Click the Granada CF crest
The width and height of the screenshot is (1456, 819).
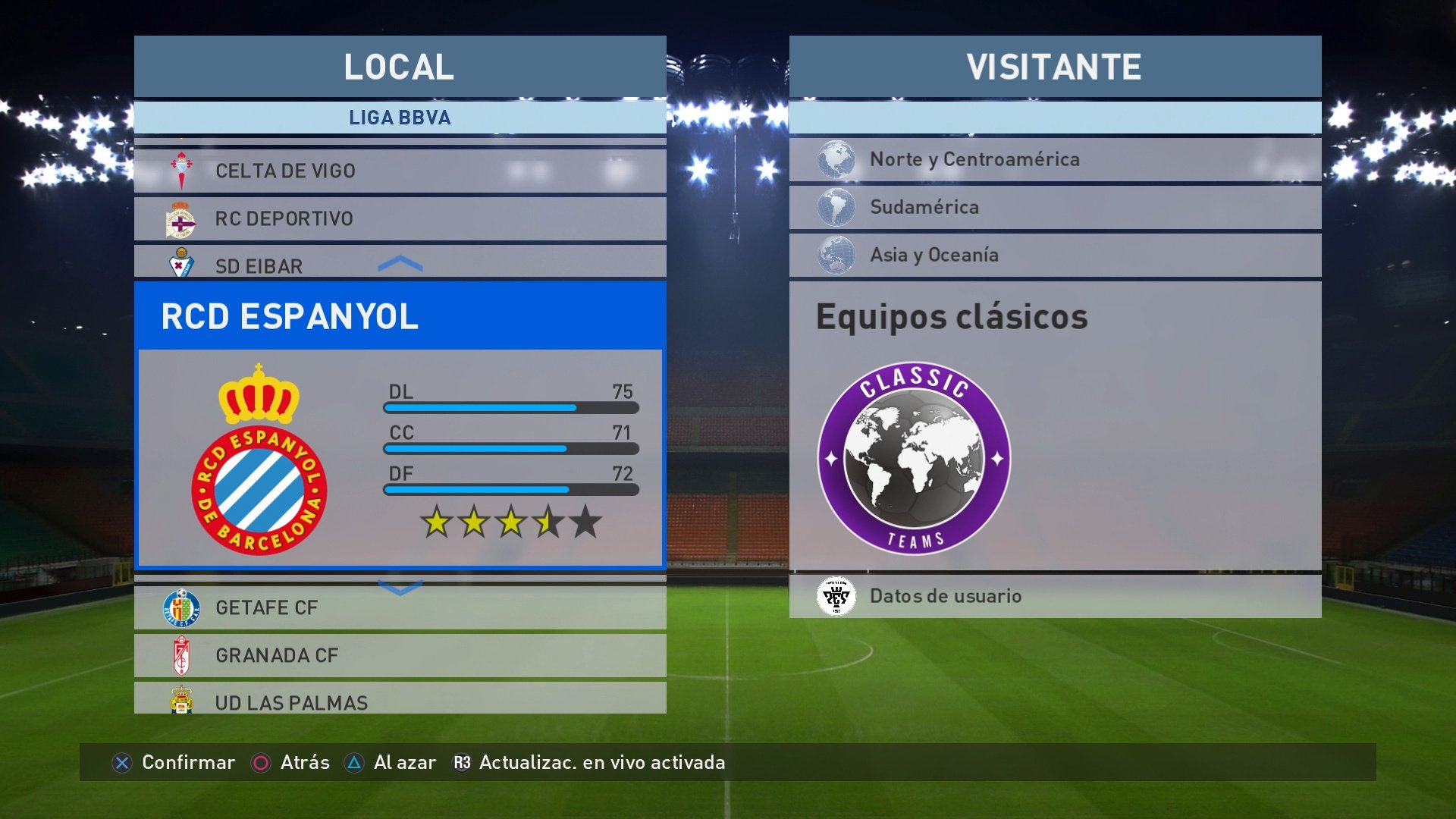[x=183, y=655]
